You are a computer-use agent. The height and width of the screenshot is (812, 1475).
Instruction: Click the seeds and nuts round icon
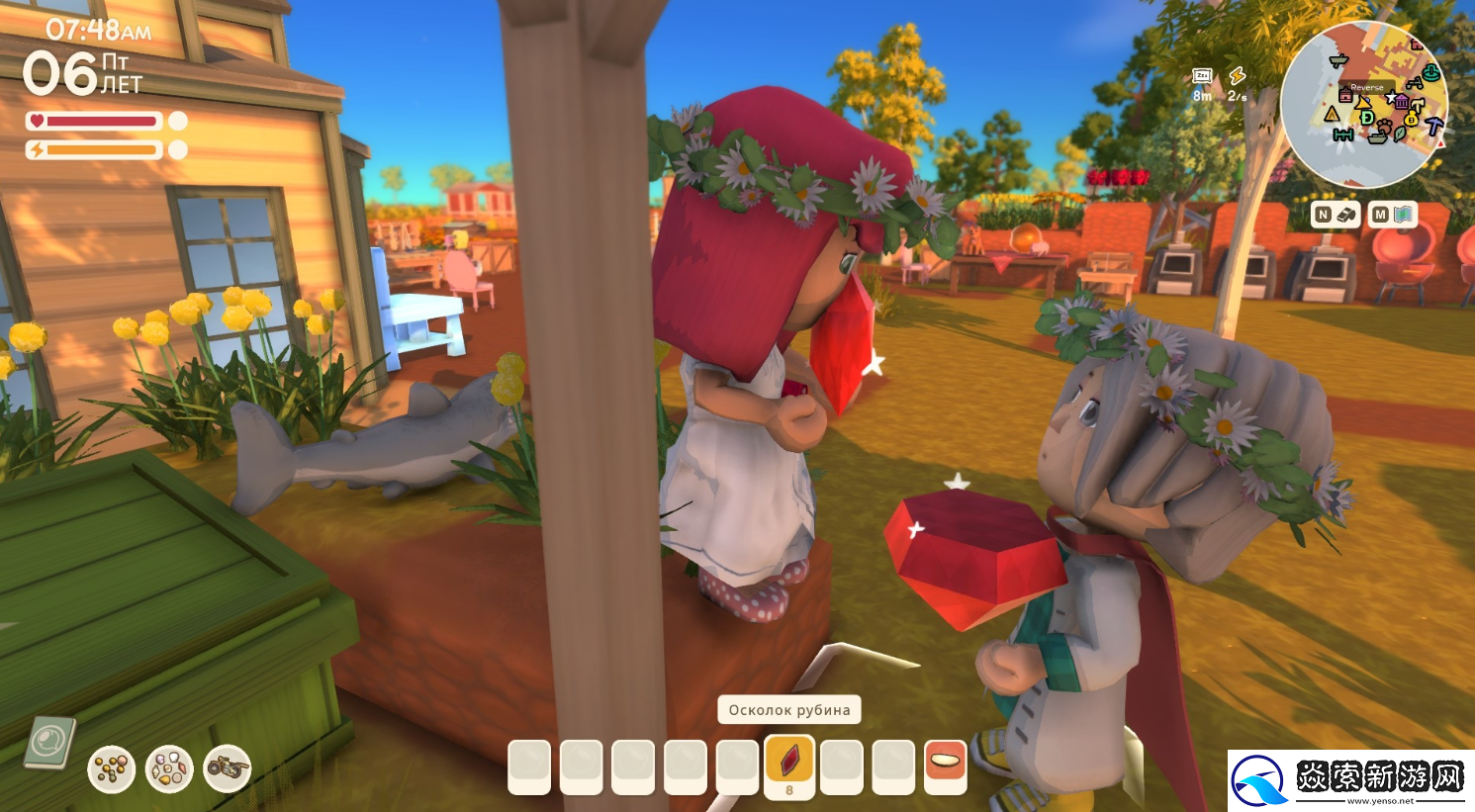(x=112, y=768)
